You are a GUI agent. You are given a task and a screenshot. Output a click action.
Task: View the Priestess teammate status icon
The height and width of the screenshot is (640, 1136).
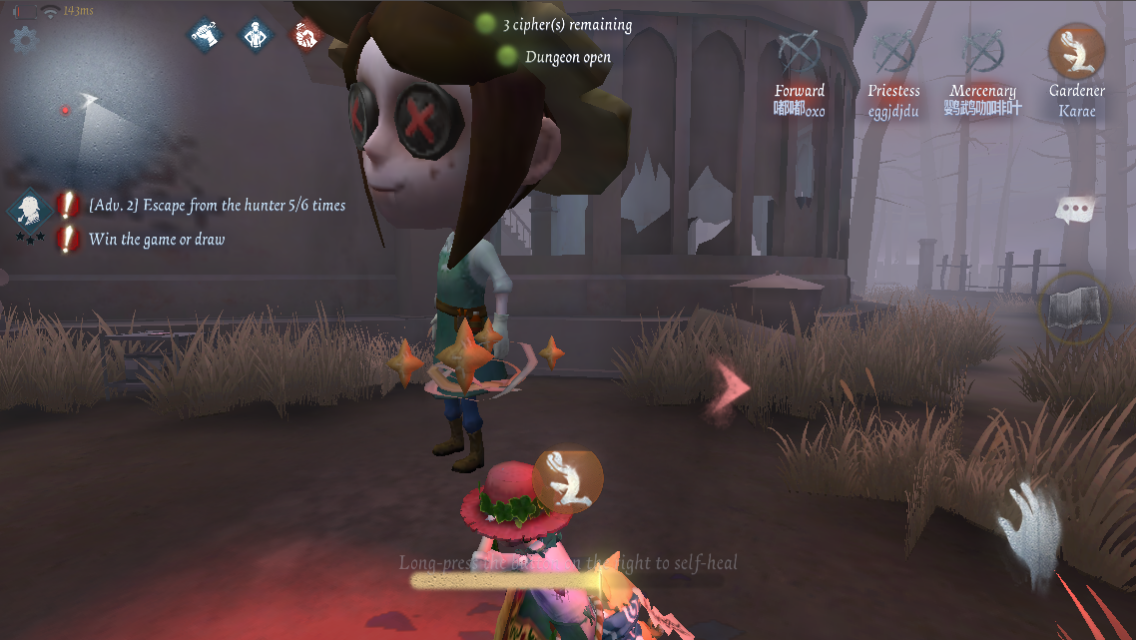coord(892,52)
